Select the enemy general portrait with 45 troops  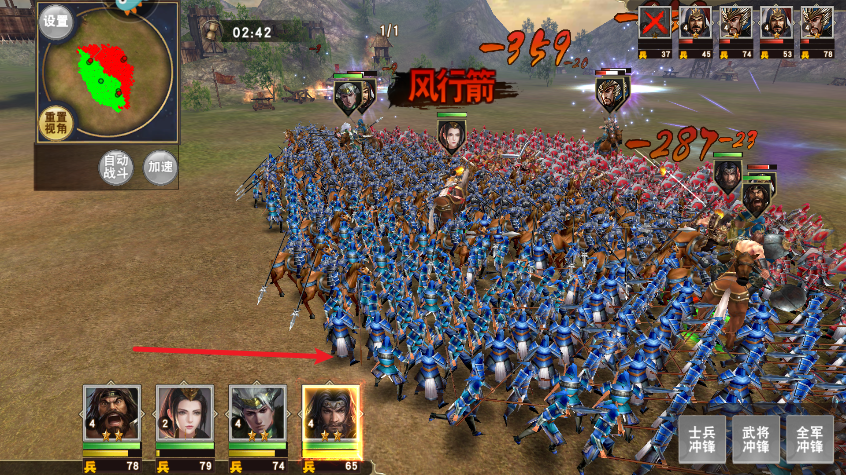point(696,22)
